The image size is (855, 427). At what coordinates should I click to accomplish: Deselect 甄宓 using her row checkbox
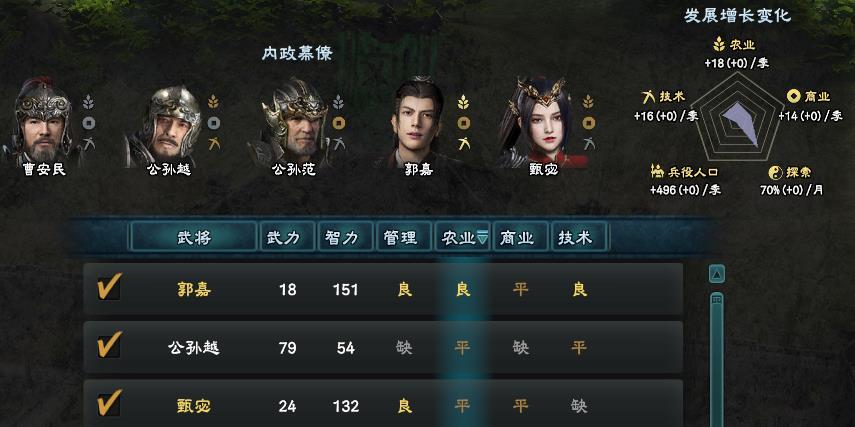[x=108, y=404]
